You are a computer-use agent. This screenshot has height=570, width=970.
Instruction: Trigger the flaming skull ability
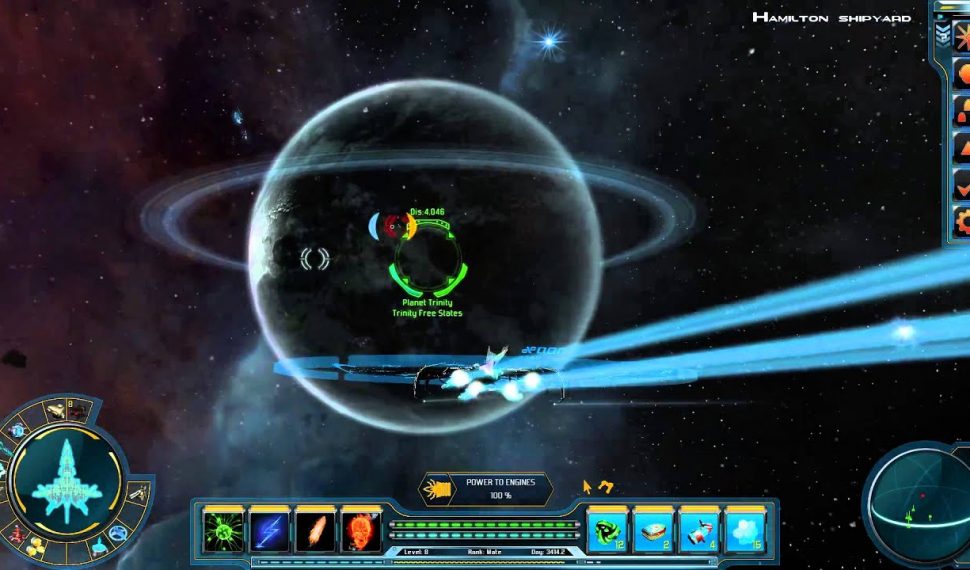coord(361,529)
